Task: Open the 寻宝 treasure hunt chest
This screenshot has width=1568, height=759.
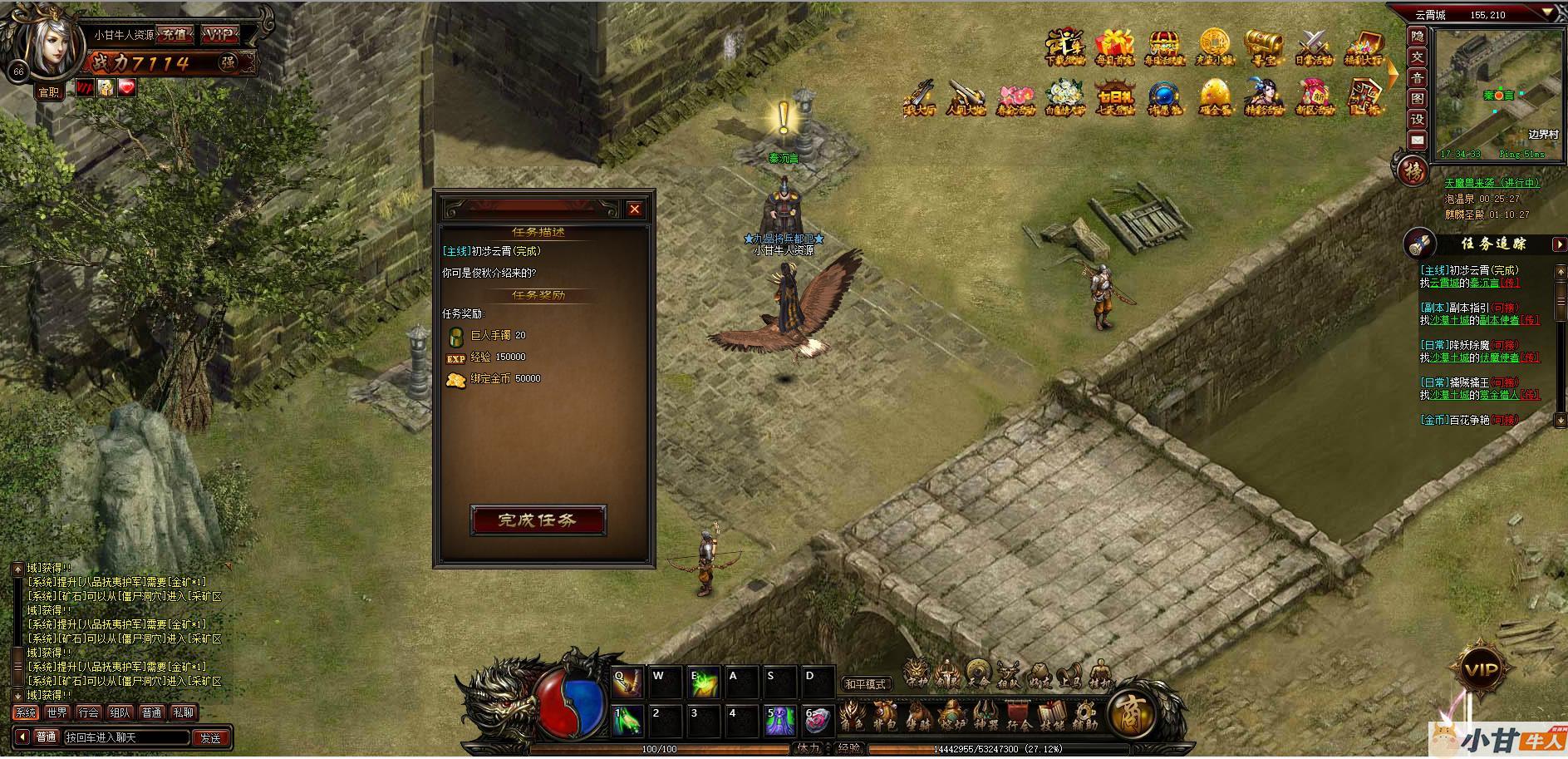Action: pyautogui.click(x=1262, y=47)
